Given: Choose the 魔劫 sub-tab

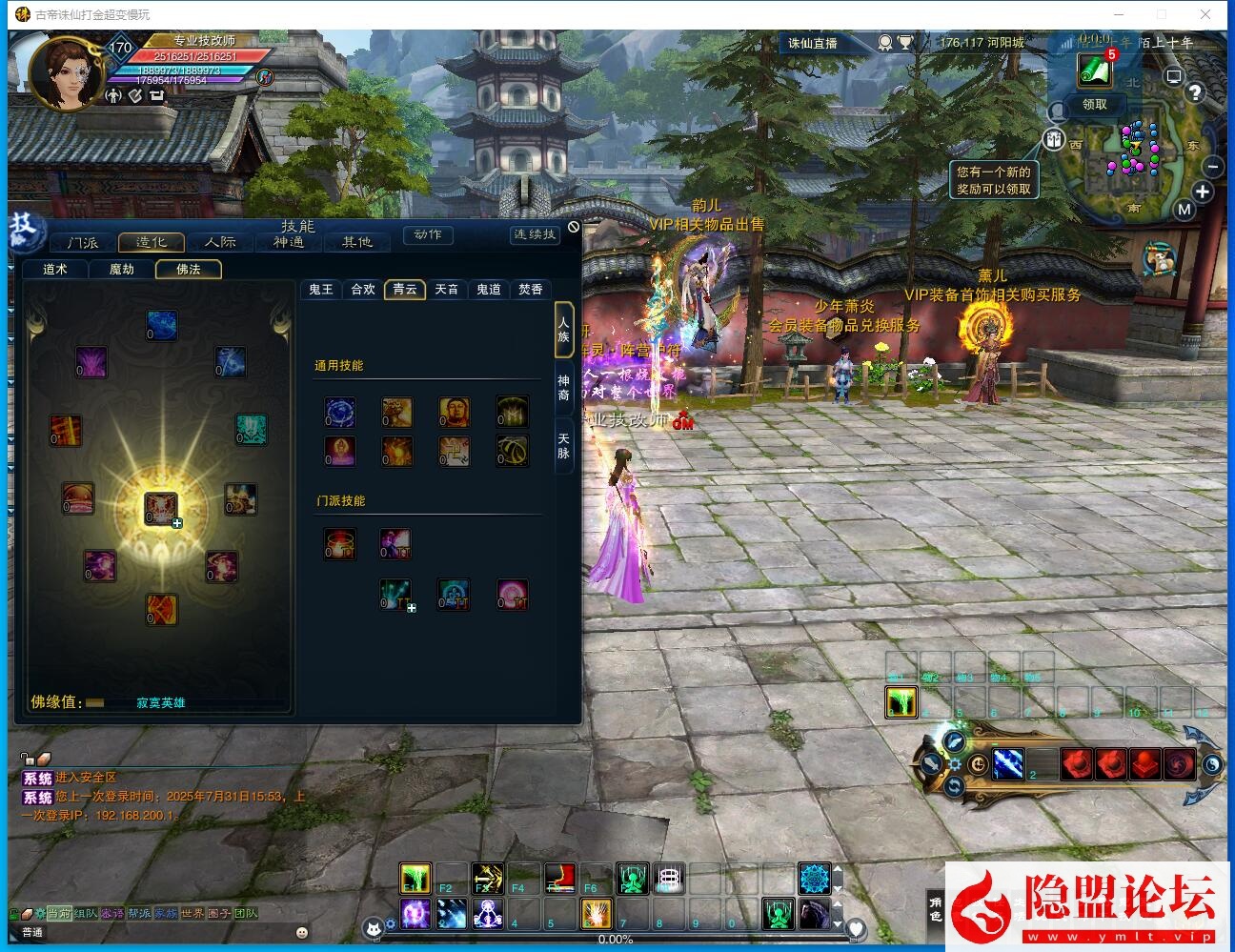Looking at the screenshot, I should pos(122,270).
